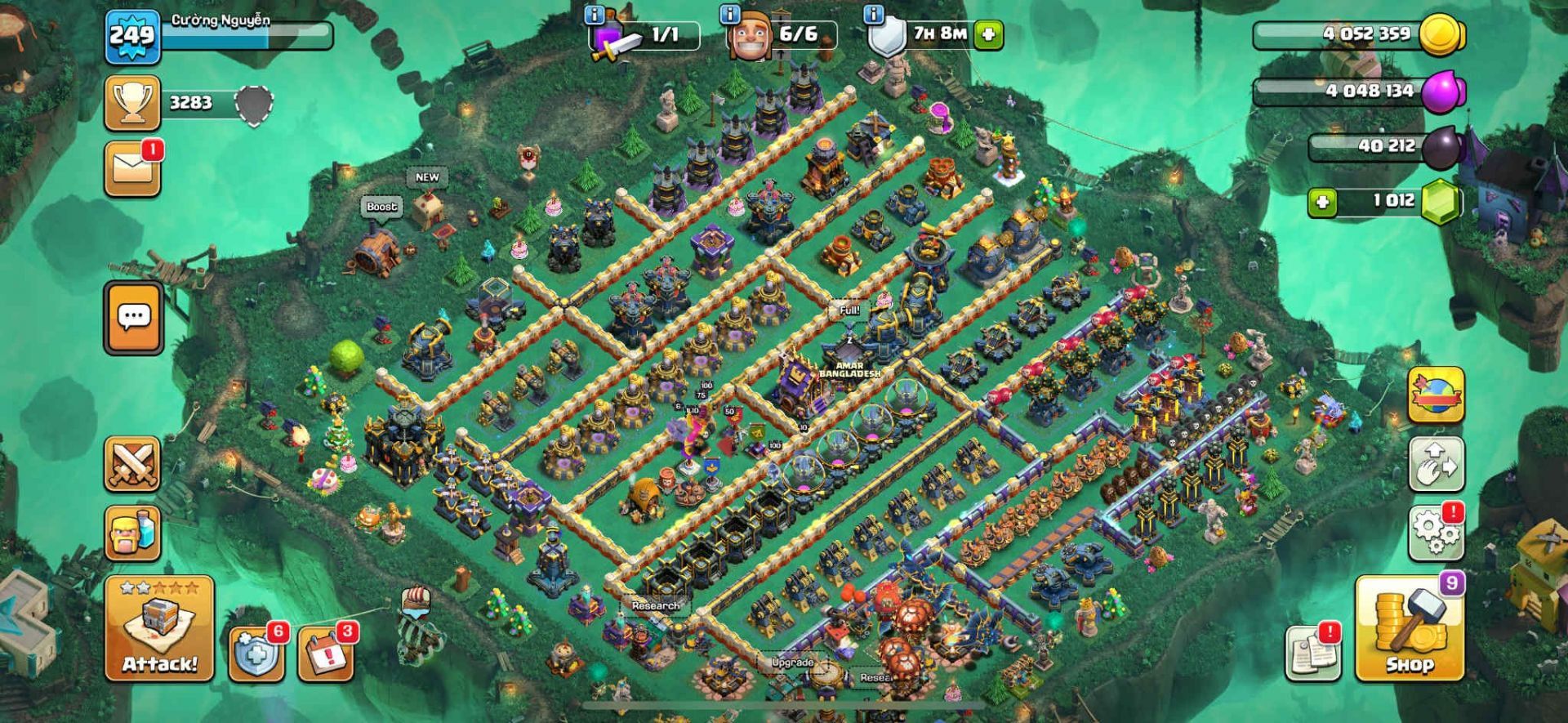Image resolution: width=1568 pixels, height=723 pixels.
Task: Add more gems with green plus
Action: tap(1322, 202)
